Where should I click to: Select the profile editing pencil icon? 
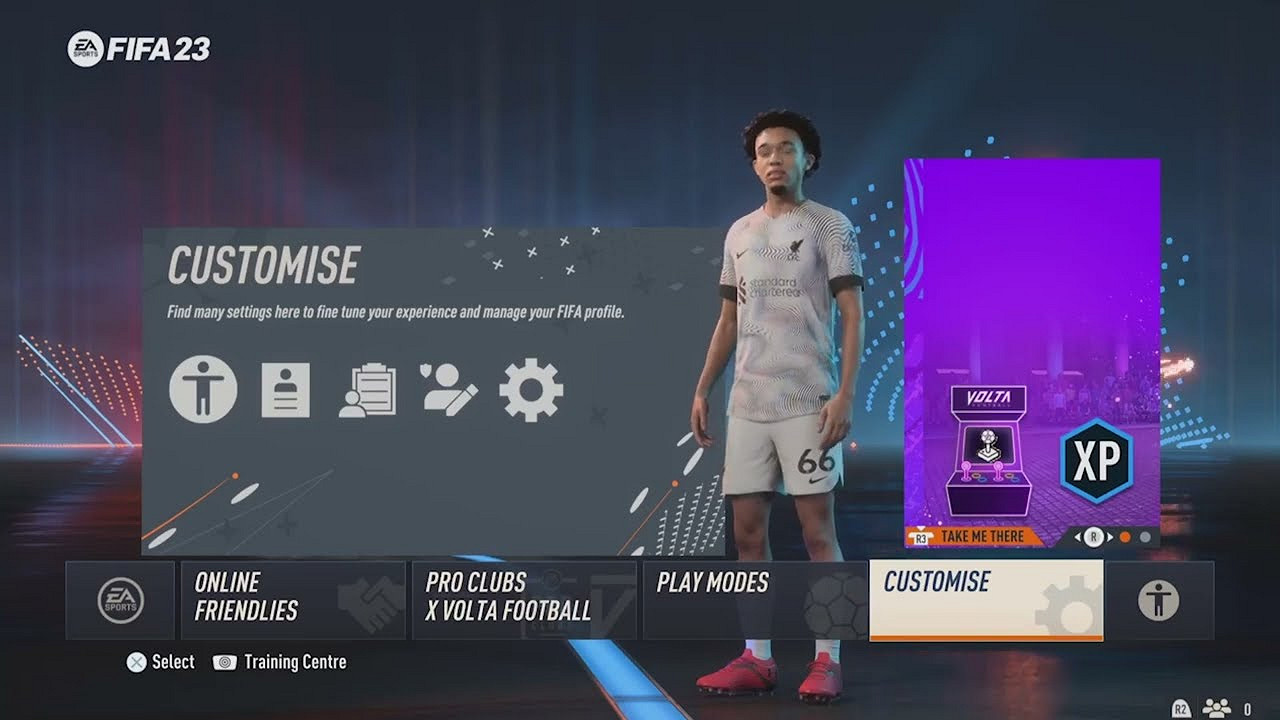click(446, 391)
